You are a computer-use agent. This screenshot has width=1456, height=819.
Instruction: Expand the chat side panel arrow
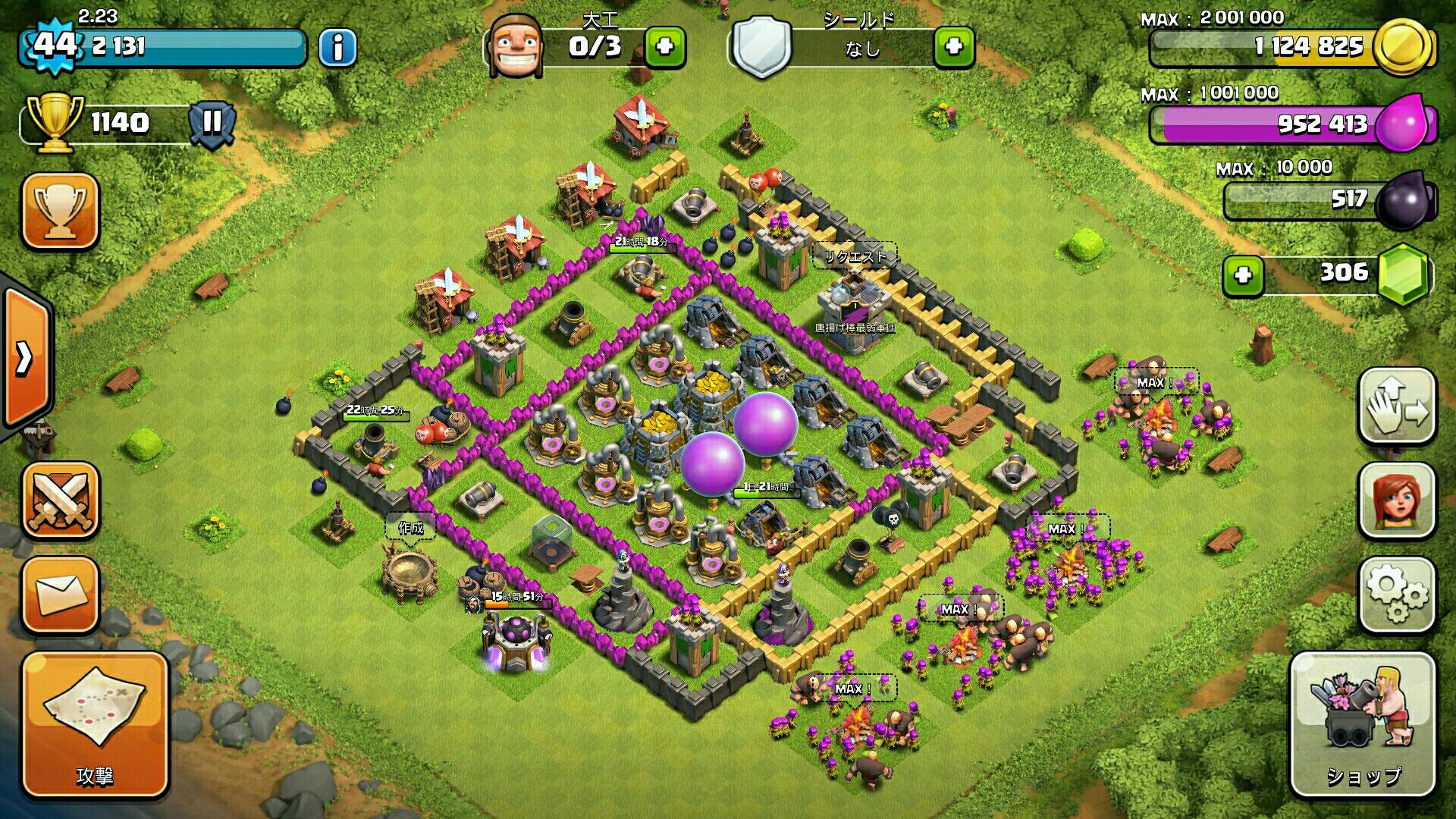pyautogui.click(x=24, y=358)
